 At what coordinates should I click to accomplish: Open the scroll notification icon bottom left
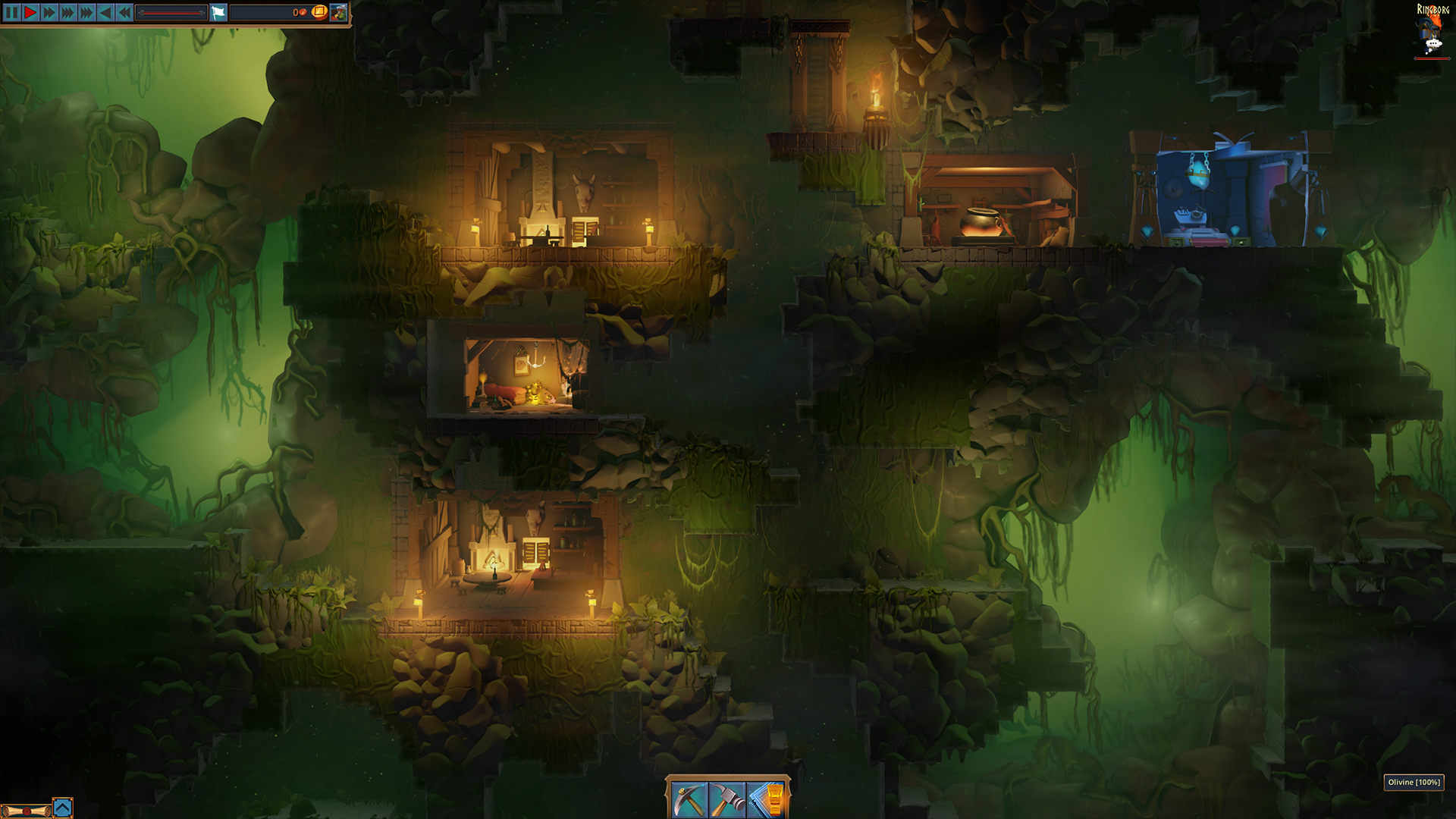pyautogui.click(x=27, y=811)
